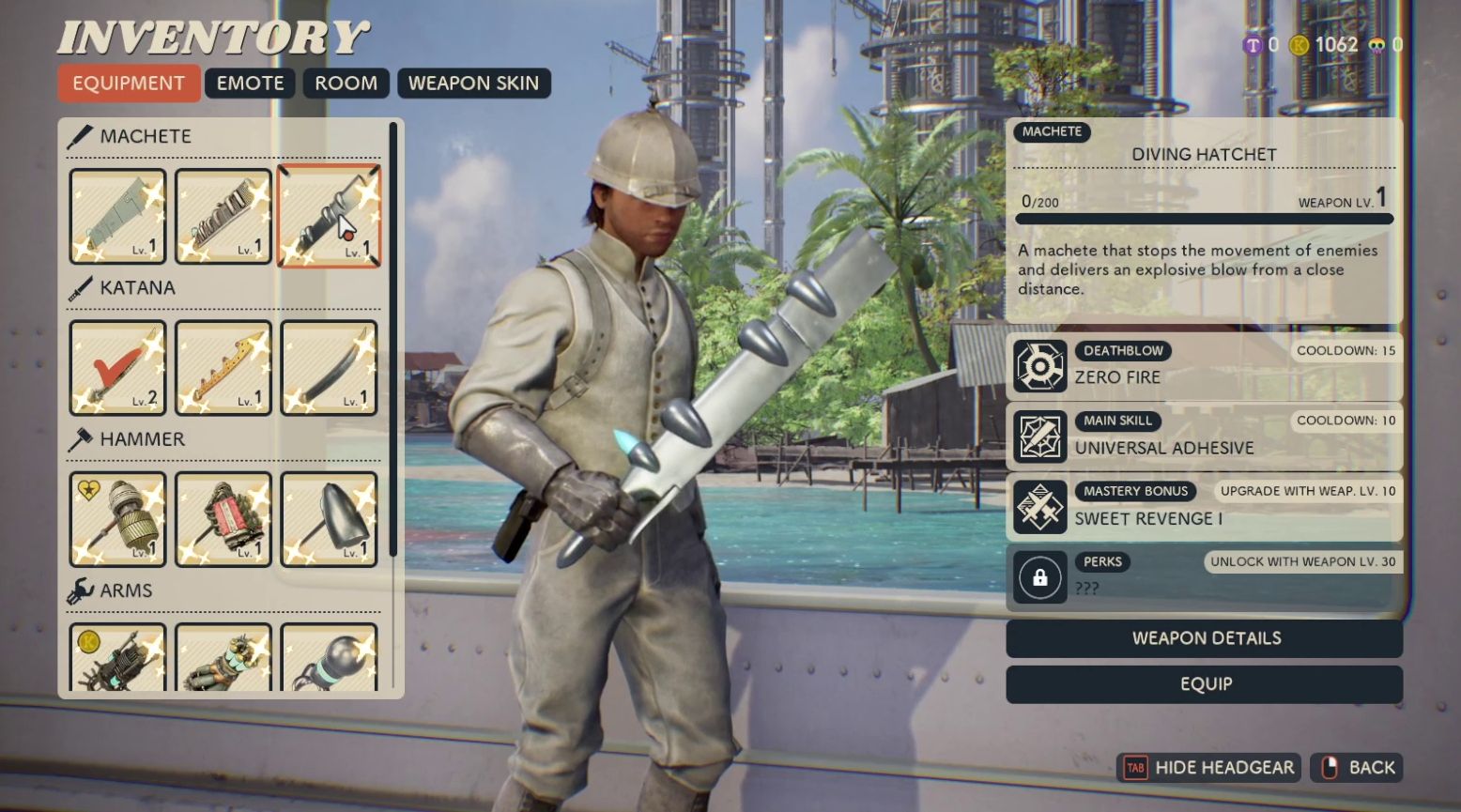The image size is (1461, 812).
Task: View the Zero Fire deathblow skill
Action: 1204,365
